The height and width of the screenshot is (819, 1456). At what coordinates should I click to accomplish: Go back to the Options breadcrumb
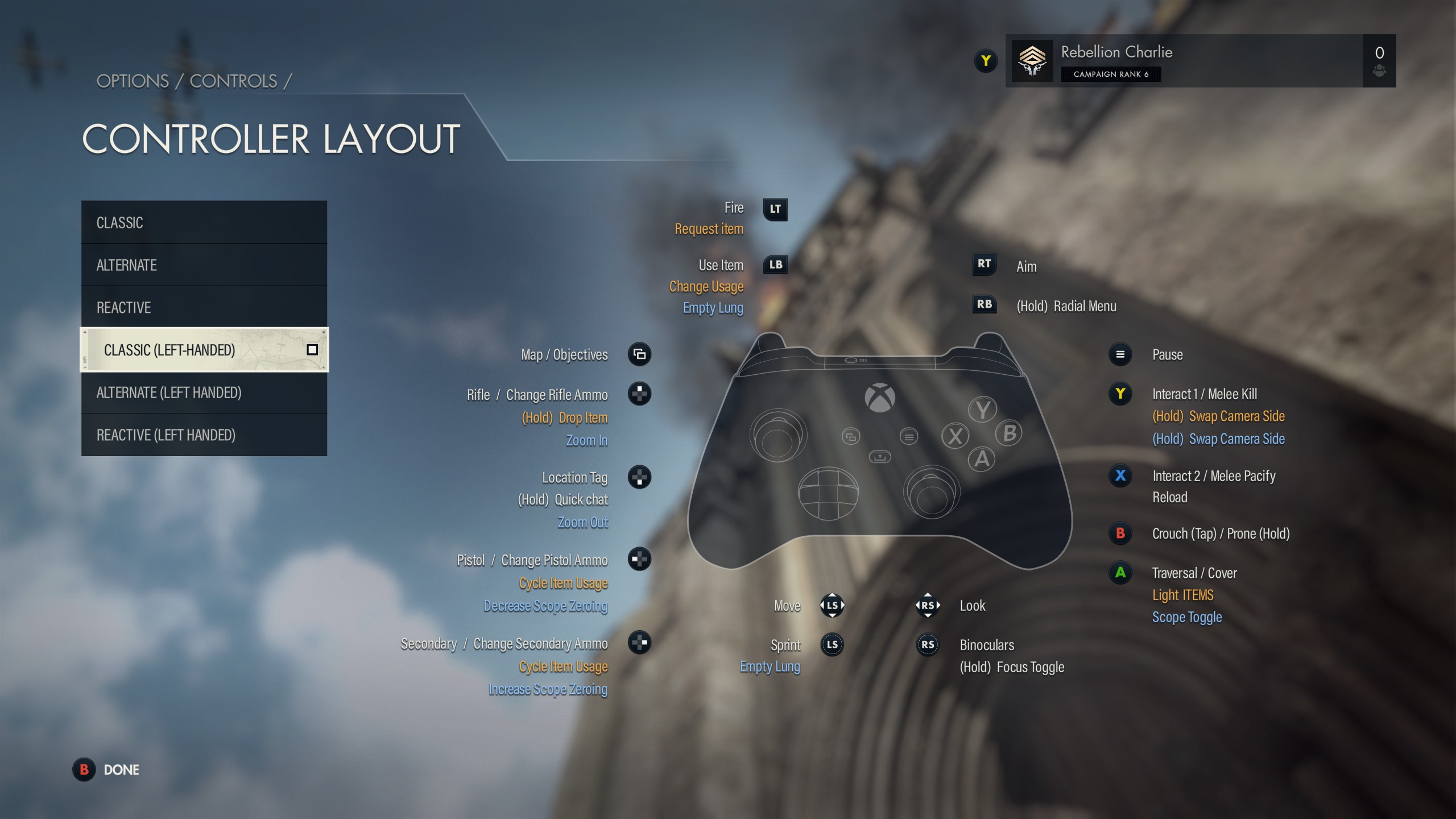click(133, 81)
